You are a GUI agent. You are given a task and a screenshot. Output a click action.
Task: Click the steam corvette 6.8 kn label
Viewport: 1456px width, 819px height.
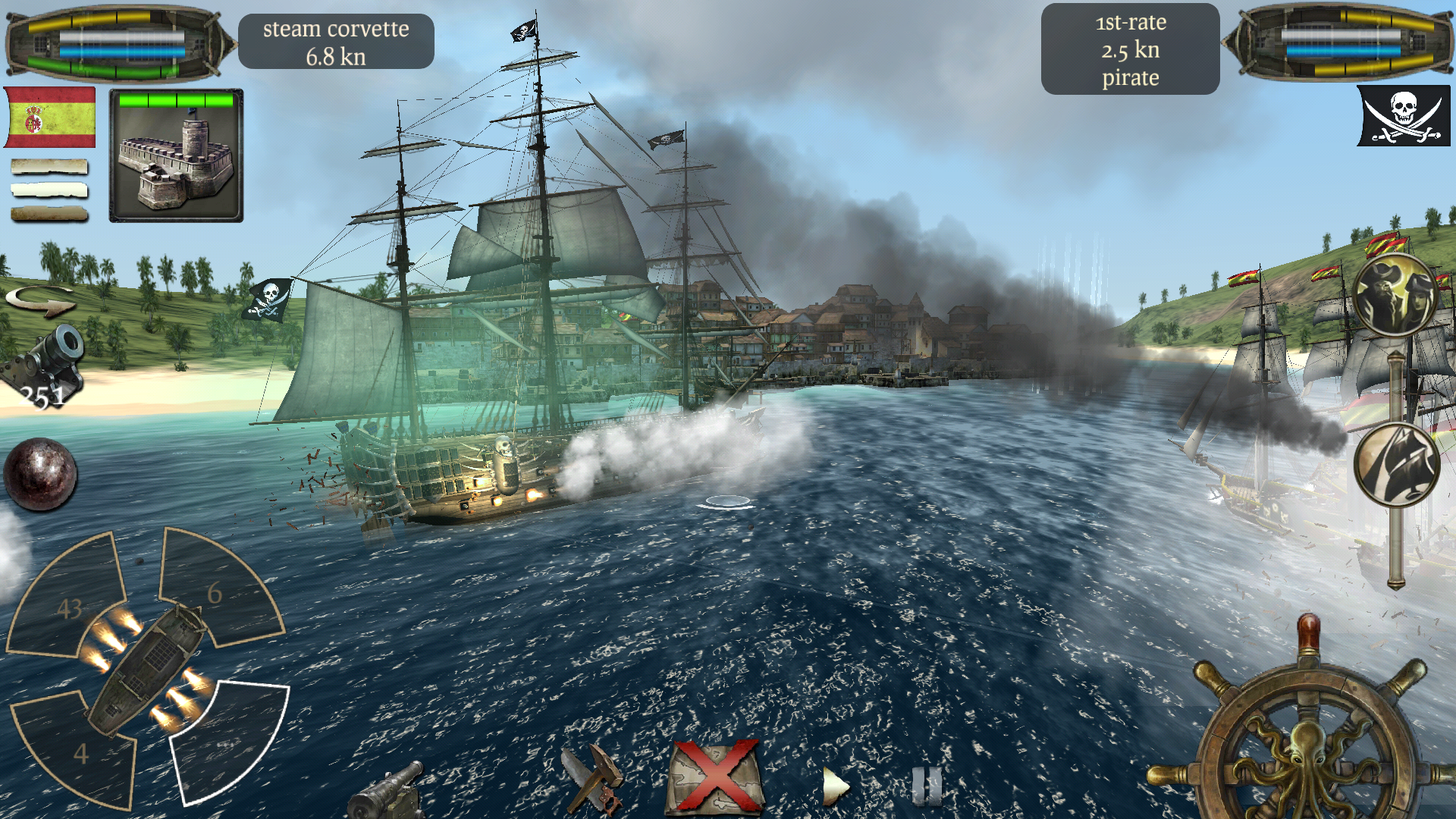point(336,42)
